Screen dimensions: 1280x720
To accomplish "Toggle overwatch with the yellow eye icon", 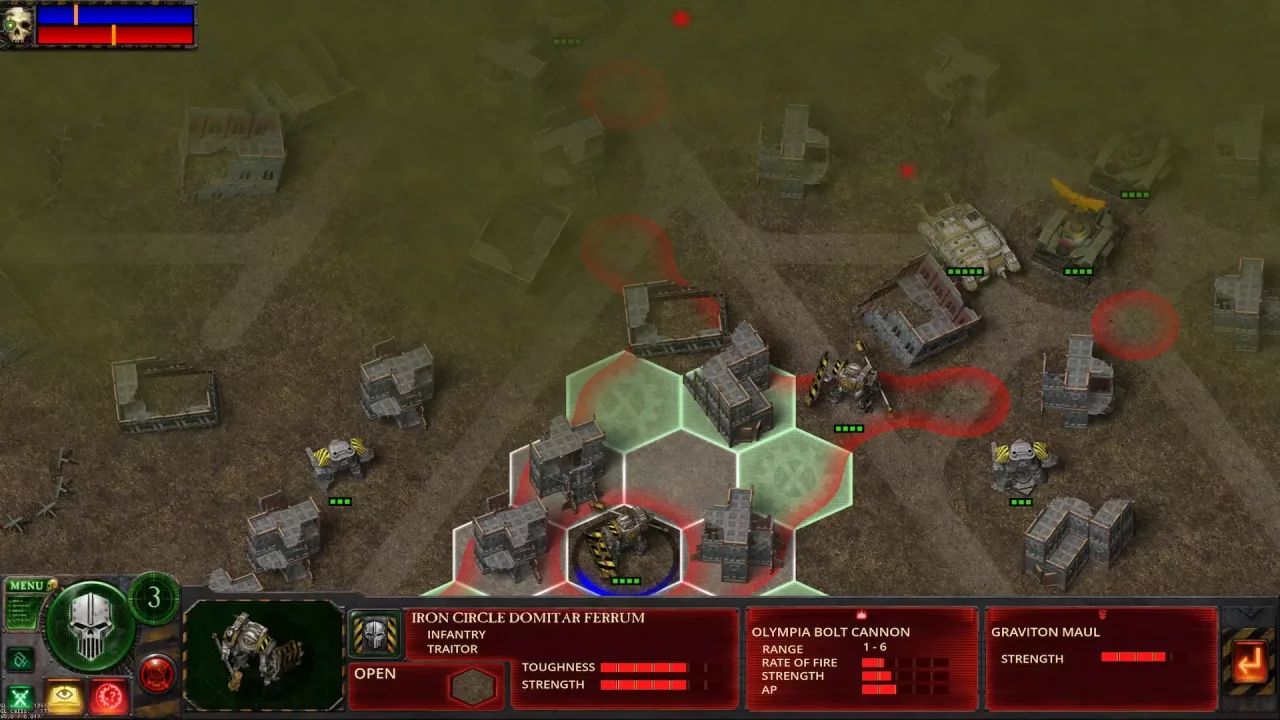I will pos(65,693).
